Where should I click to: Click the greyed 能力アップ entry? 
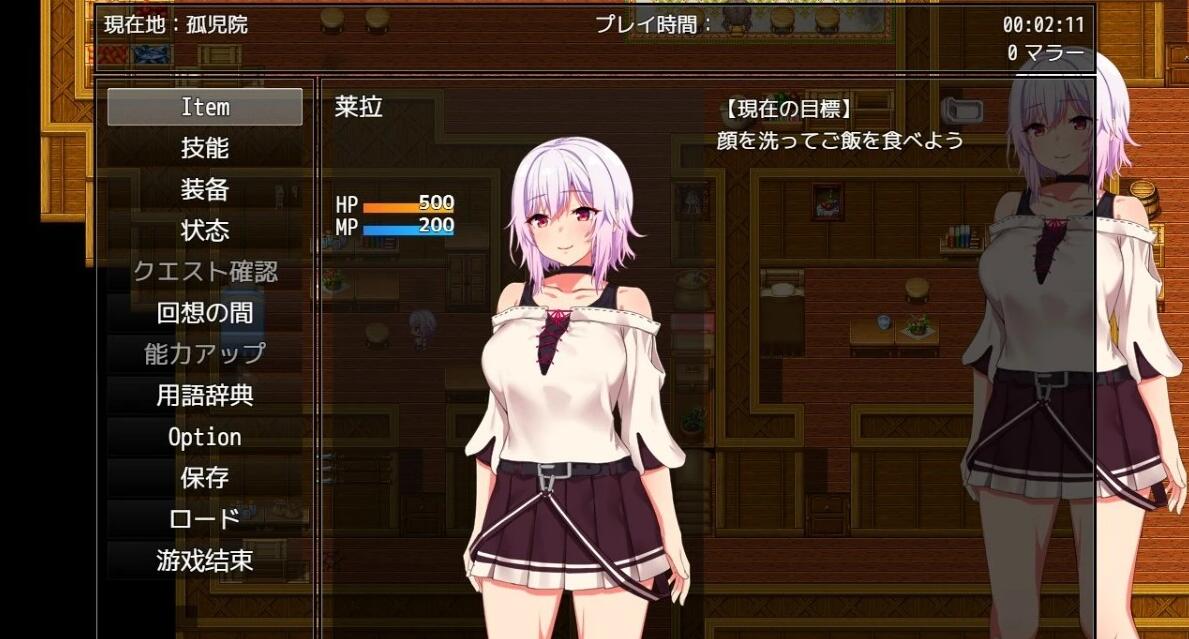point(205,354)
